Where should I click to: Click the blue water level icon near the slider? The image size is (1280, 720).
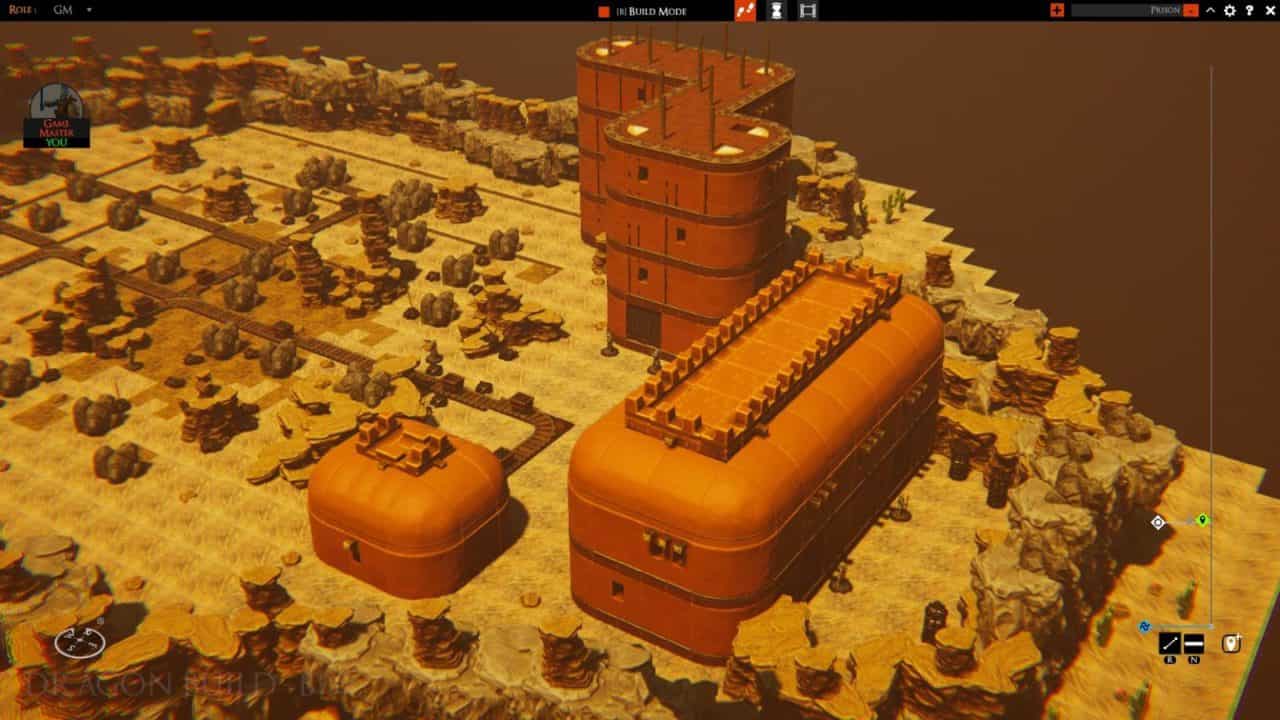tap(1145, 626)
